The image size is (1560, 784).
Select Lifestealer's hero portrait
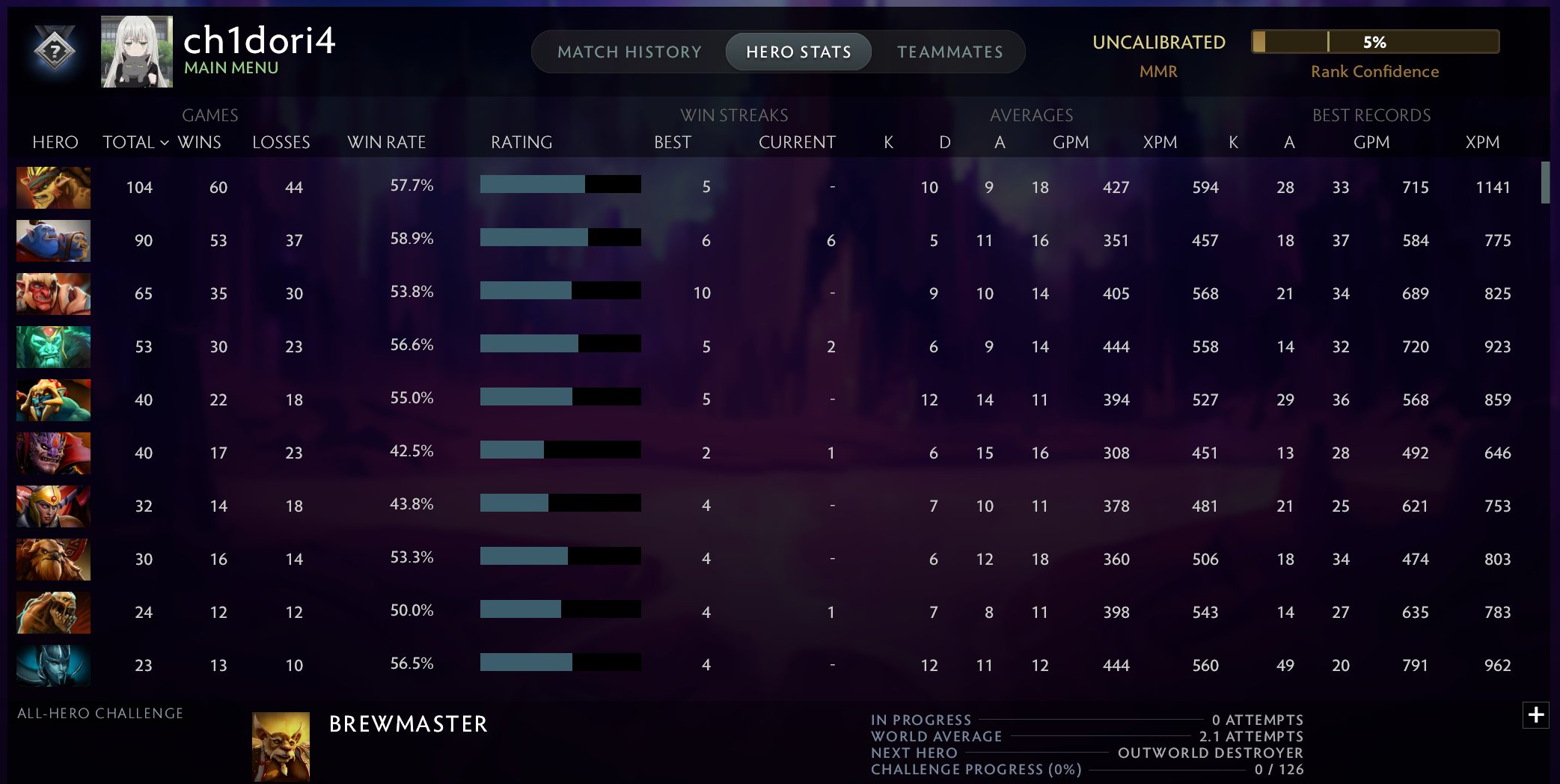click(x=52, y=612)
